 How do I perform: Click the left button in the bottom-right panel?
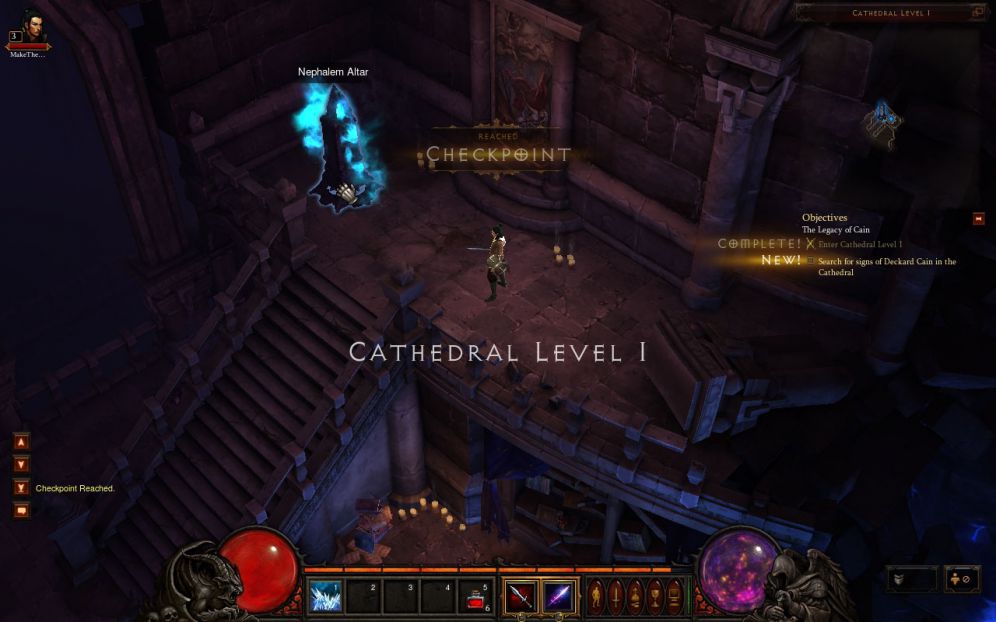point(911,579)
